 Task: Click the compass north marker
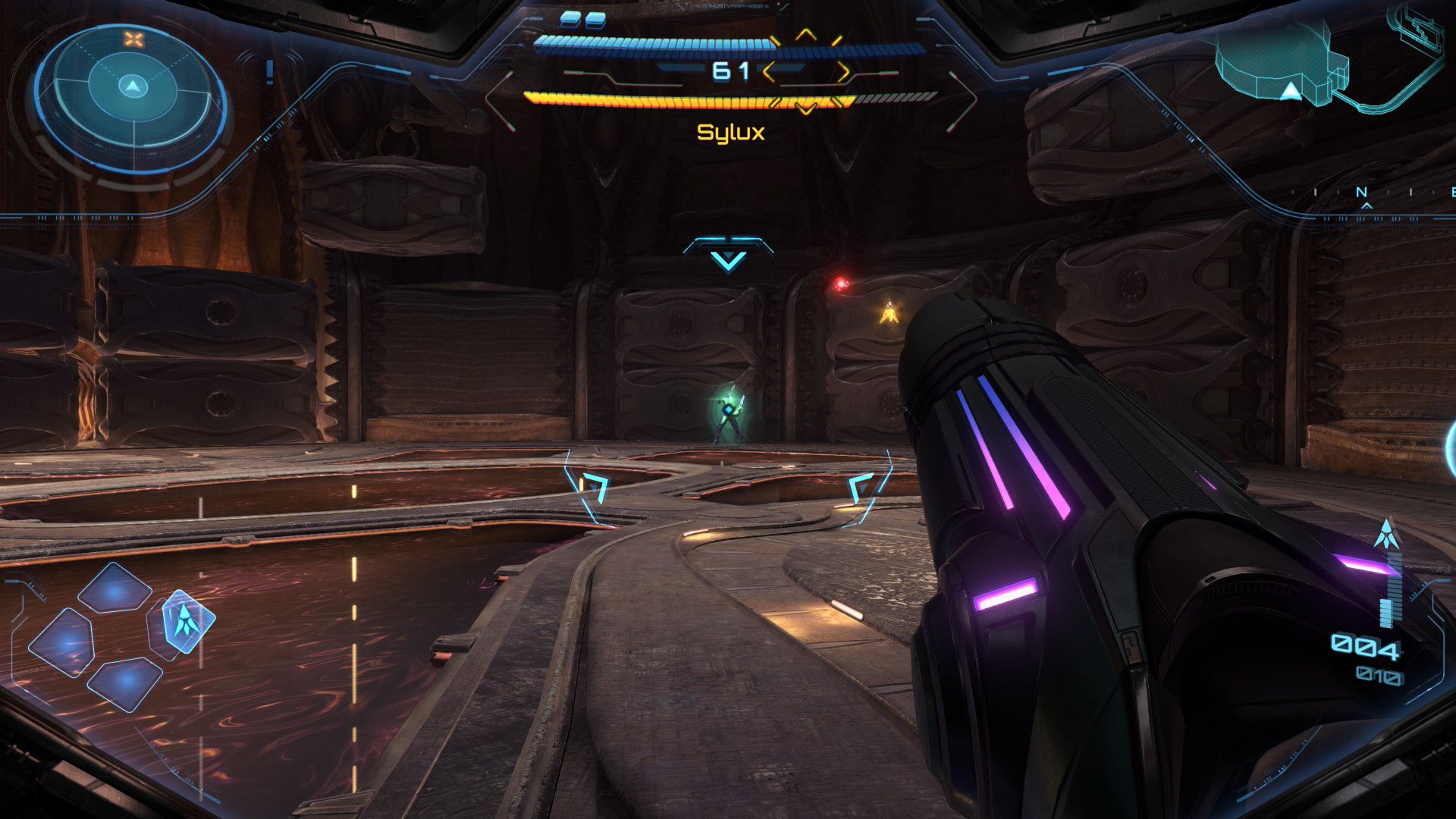coord(1361,193)
